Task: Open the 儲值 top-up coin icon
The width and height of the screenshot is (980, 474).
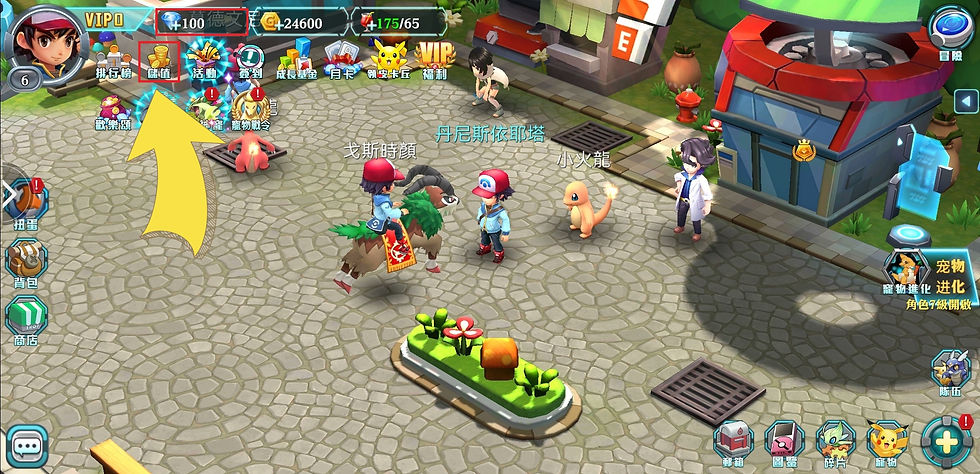Action: tap(159, 60)
